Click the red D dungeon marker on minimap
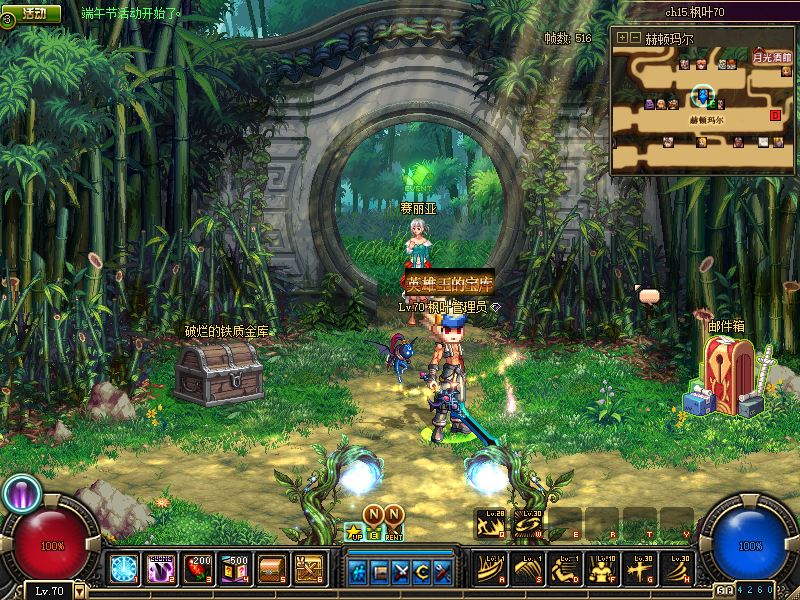 pyautogui.click(x=775, y=115)
